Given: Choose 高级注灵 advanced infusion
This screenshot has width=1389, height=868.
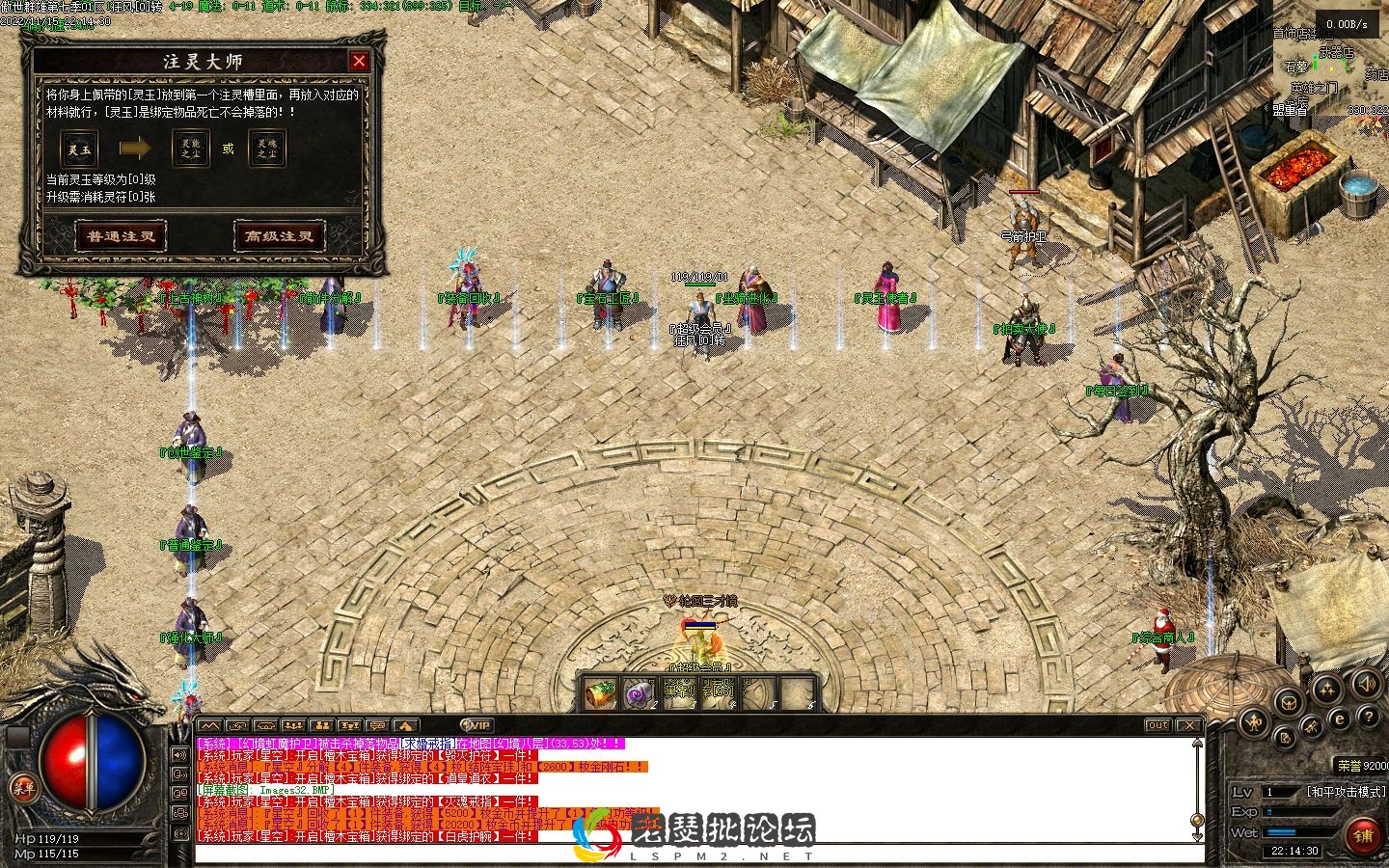Looking at the screenshot, I should pos(279,236).
